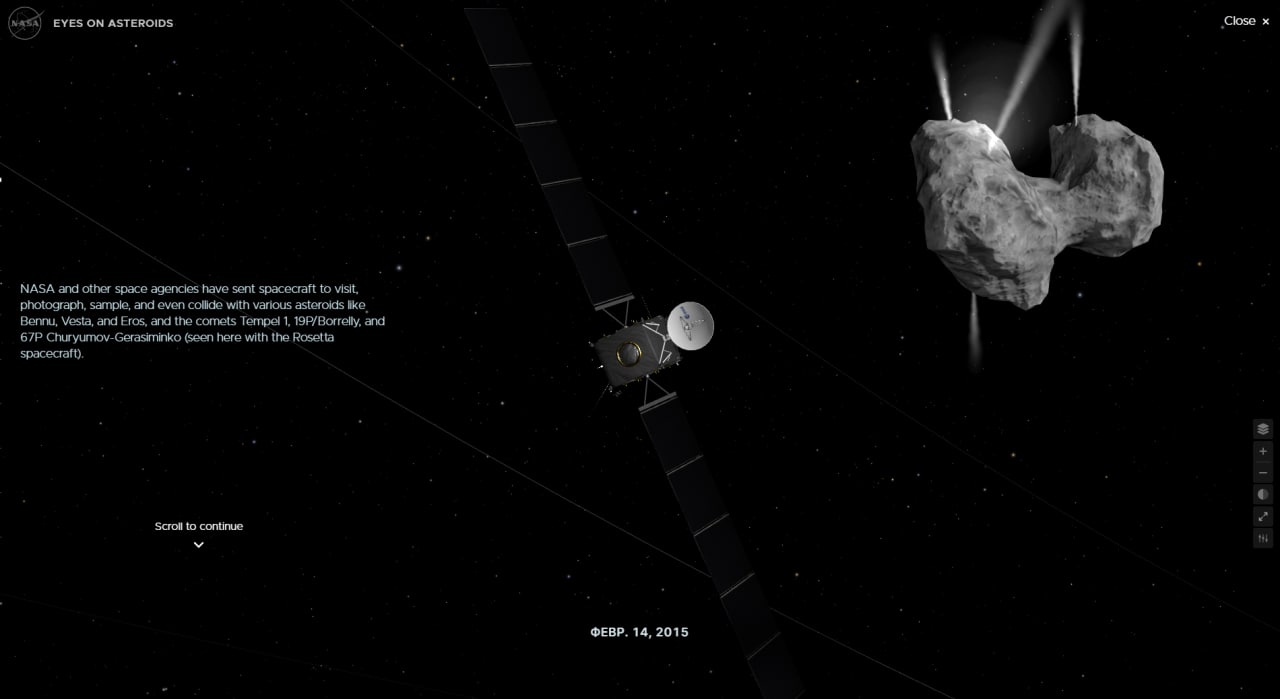Close the story overlay
Image resolution: width=1280 pixels, height=699 pixels.
1246,21
